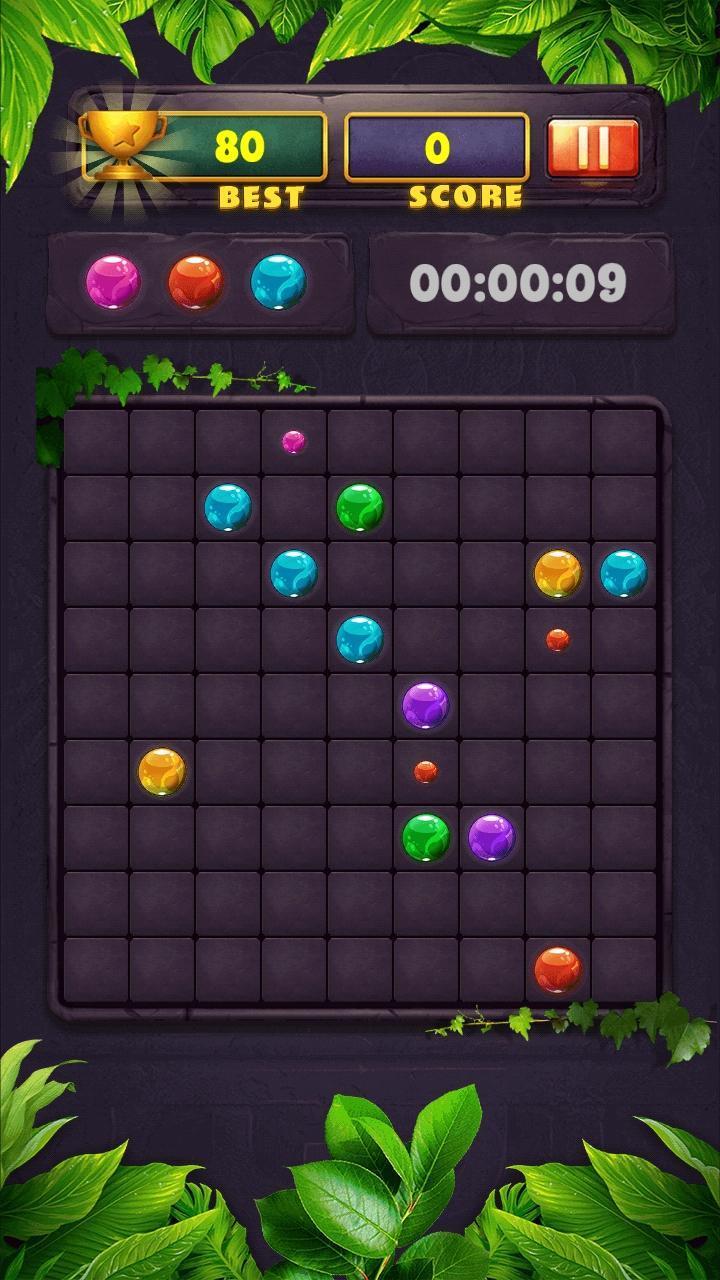Select the large red ball on the board
720x1280 pixels.
point(558,969)
